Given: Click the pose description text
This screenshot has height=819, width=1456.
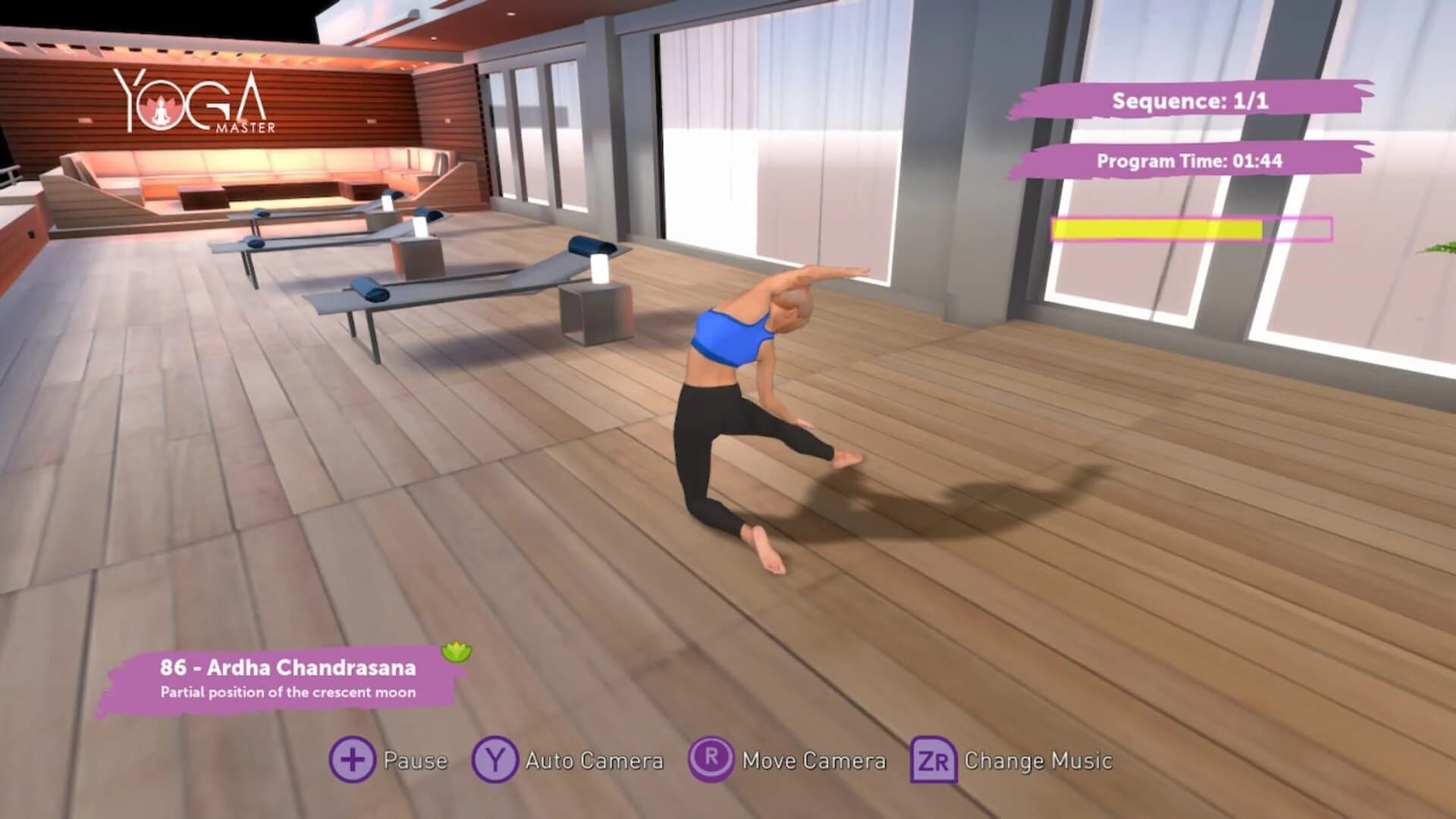Looking at the screenshot, I should [288, 692].
